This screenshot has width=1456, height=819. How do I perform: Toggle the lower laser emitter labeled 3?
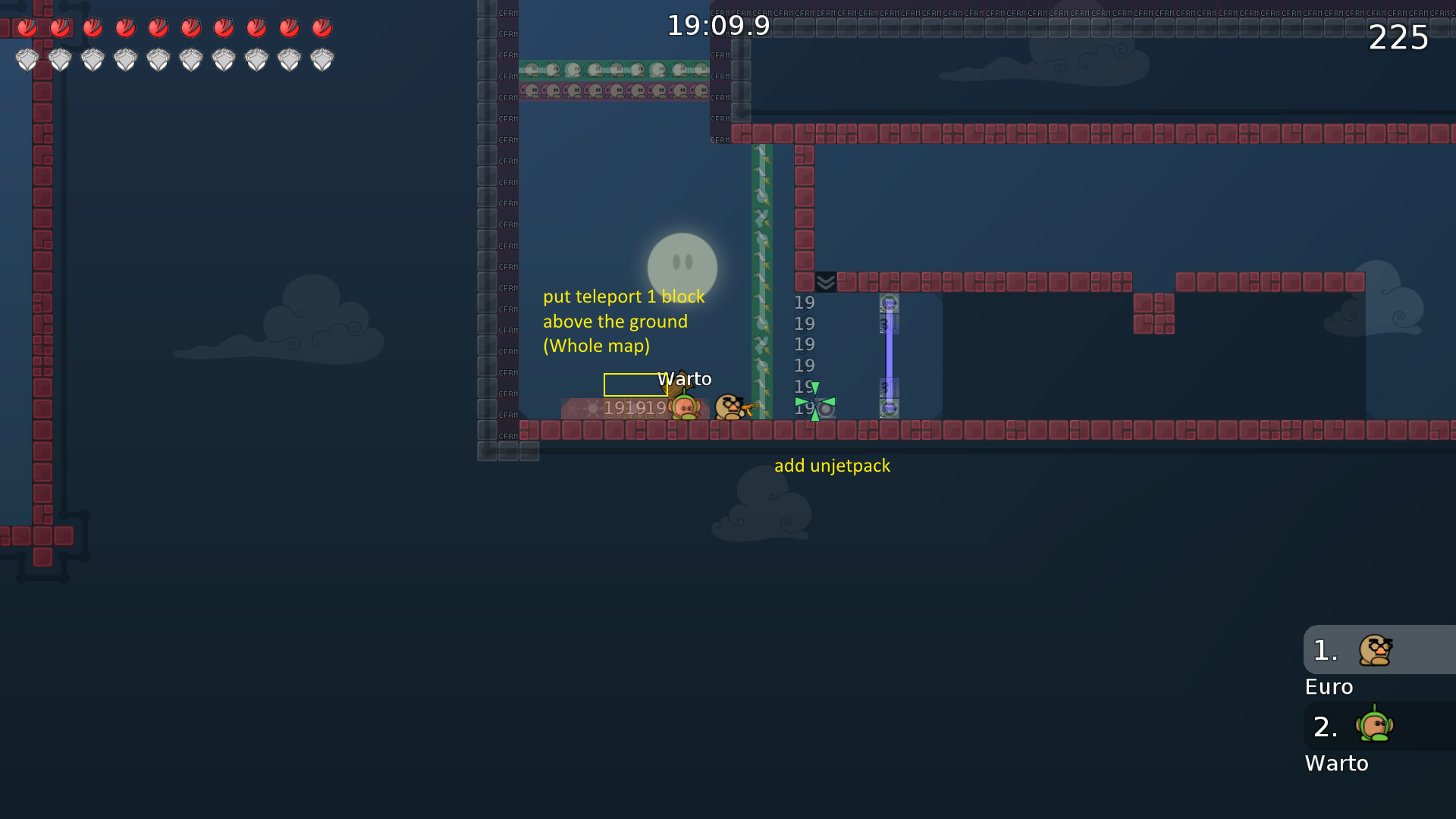889,387
